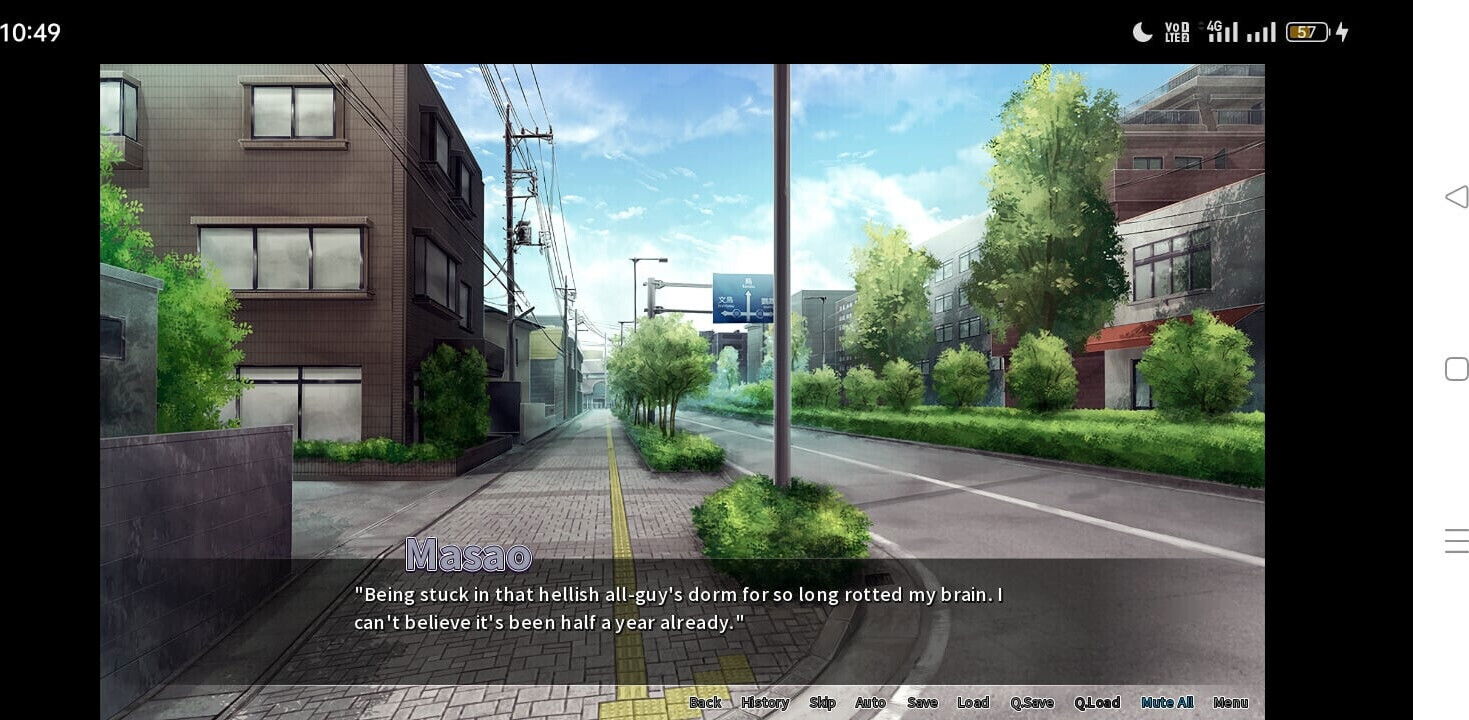
Task: Go back with the Back button
Action: coord(705,703)
